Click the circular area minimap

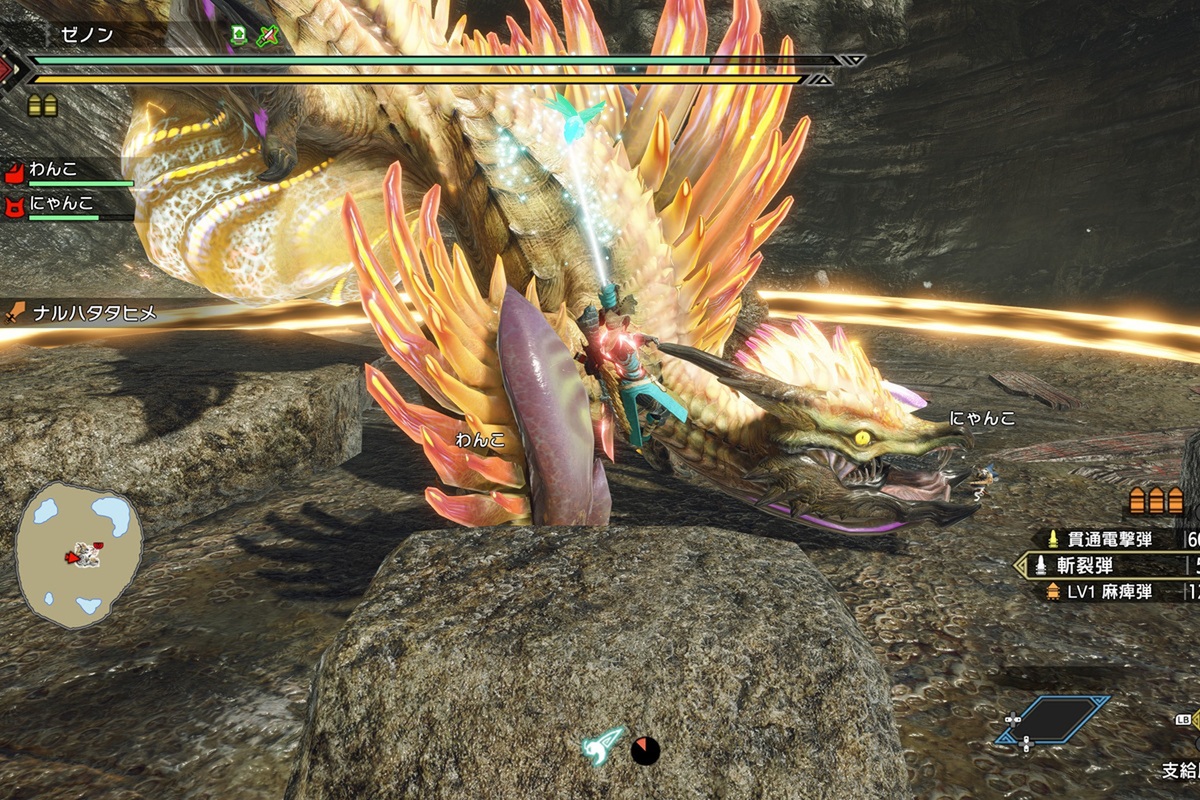click(x=79, y=553)
